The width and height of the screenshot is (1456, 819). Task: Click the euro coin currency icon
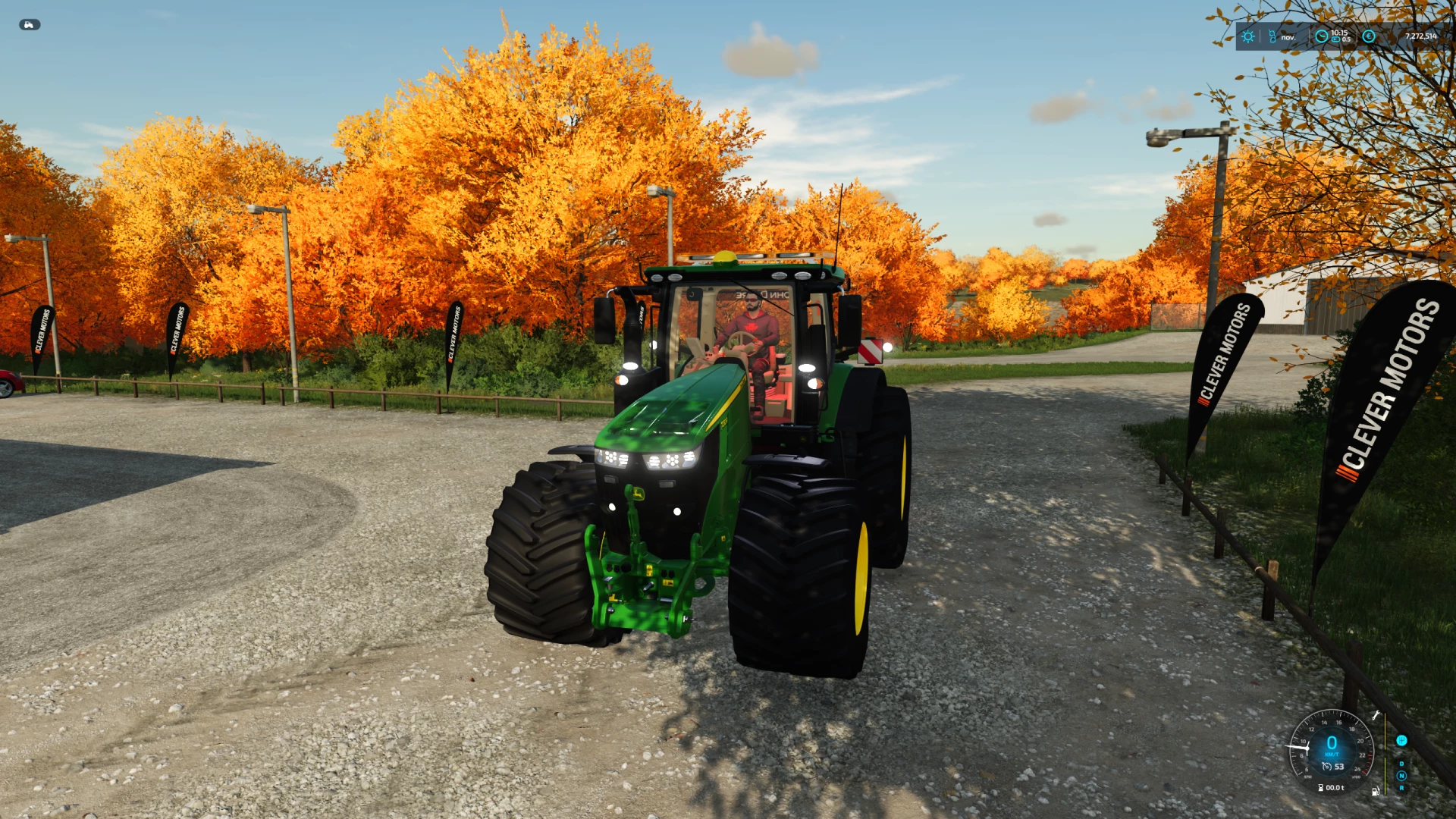(x=1369, y=36)
